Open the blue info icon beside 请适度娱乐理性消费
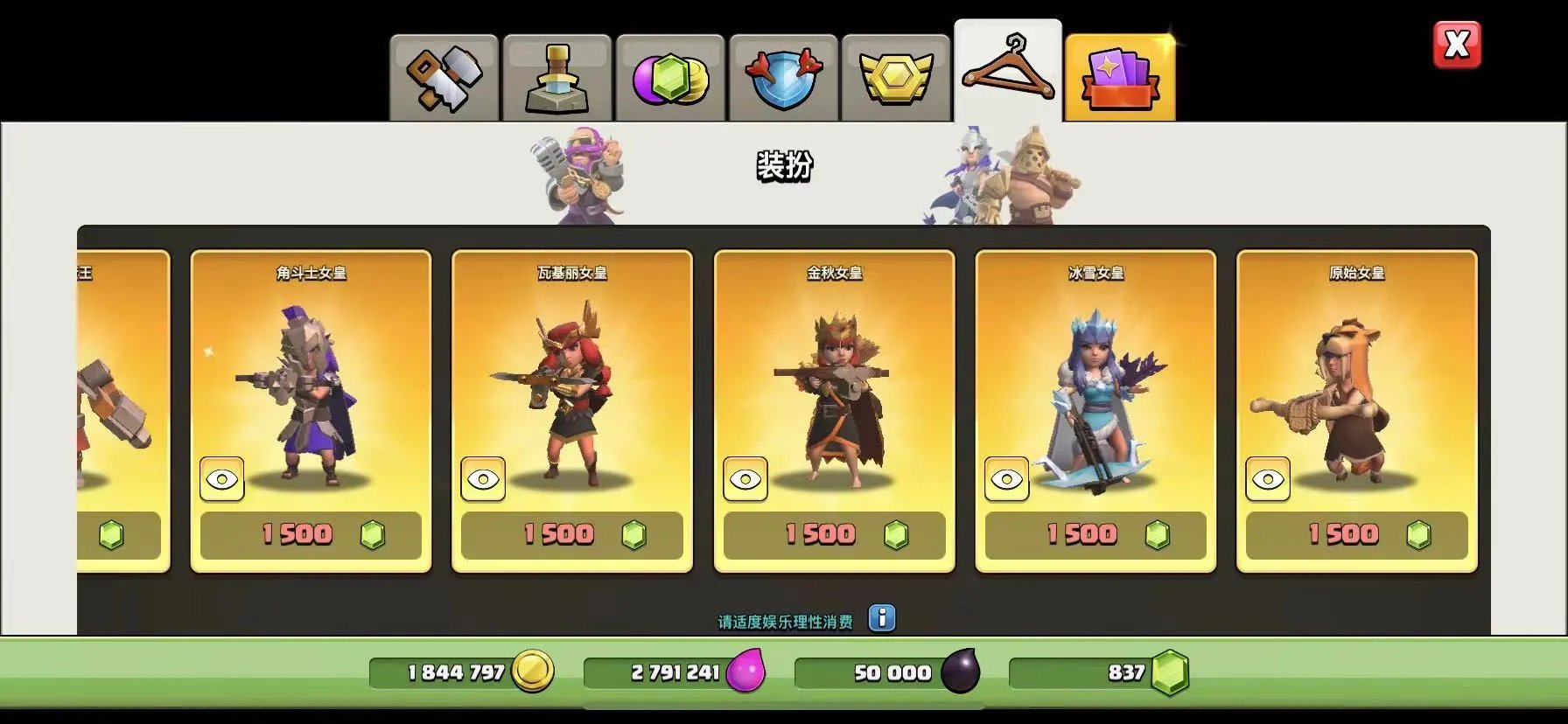Image resolution: width=1568 pixels, height=724 pixels. pyautogui.click(x=882, y=618)
